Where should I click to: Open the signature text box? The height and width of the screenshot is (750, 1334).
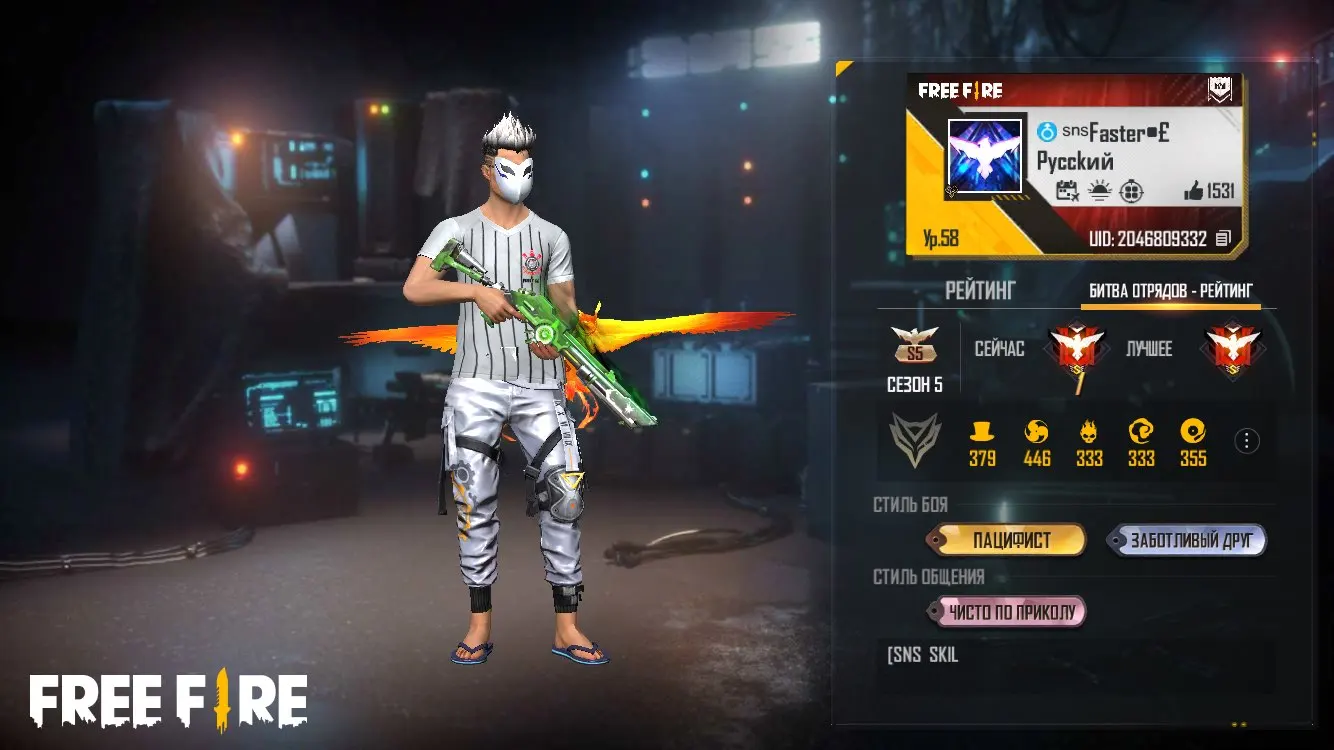coord(1075,666)
